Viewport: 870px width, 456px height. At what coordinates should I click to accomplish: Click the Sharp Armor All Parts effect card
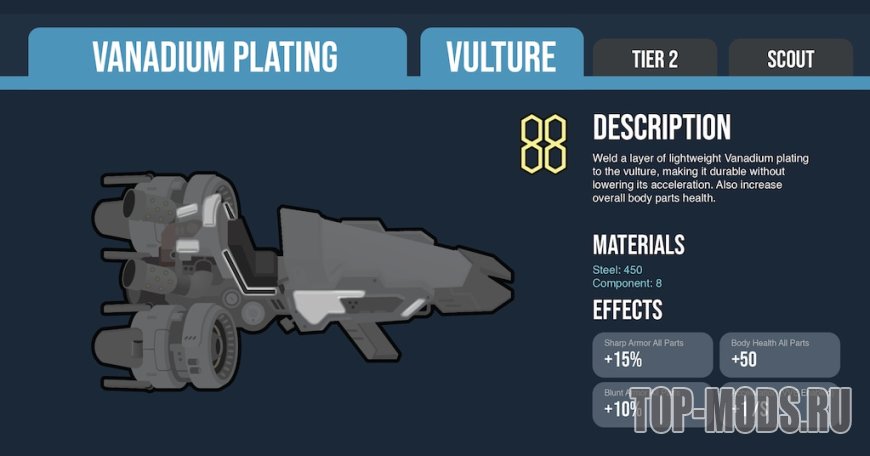pos(652,355)
